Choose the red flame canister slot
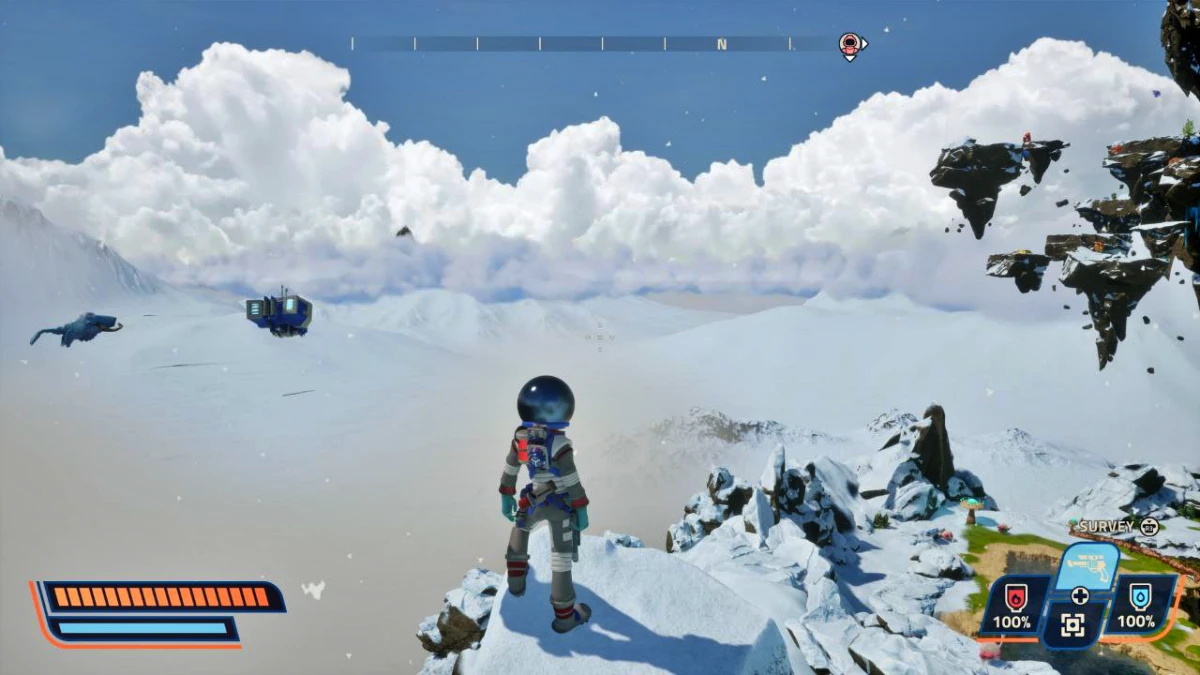The image size is (1200, 675). (1016, 603)
